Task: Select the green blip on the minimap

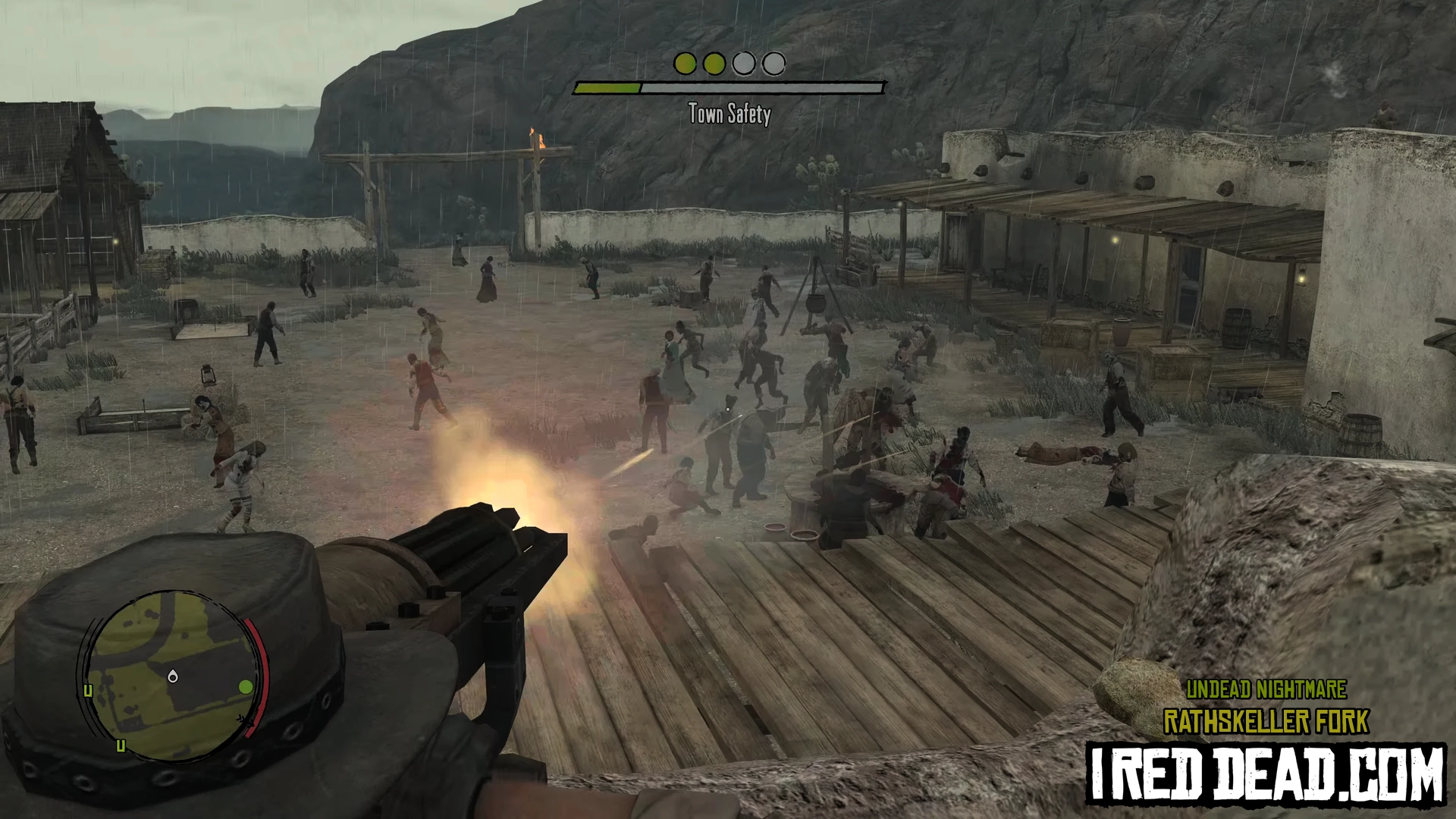Action: click(x=245, y=687)
